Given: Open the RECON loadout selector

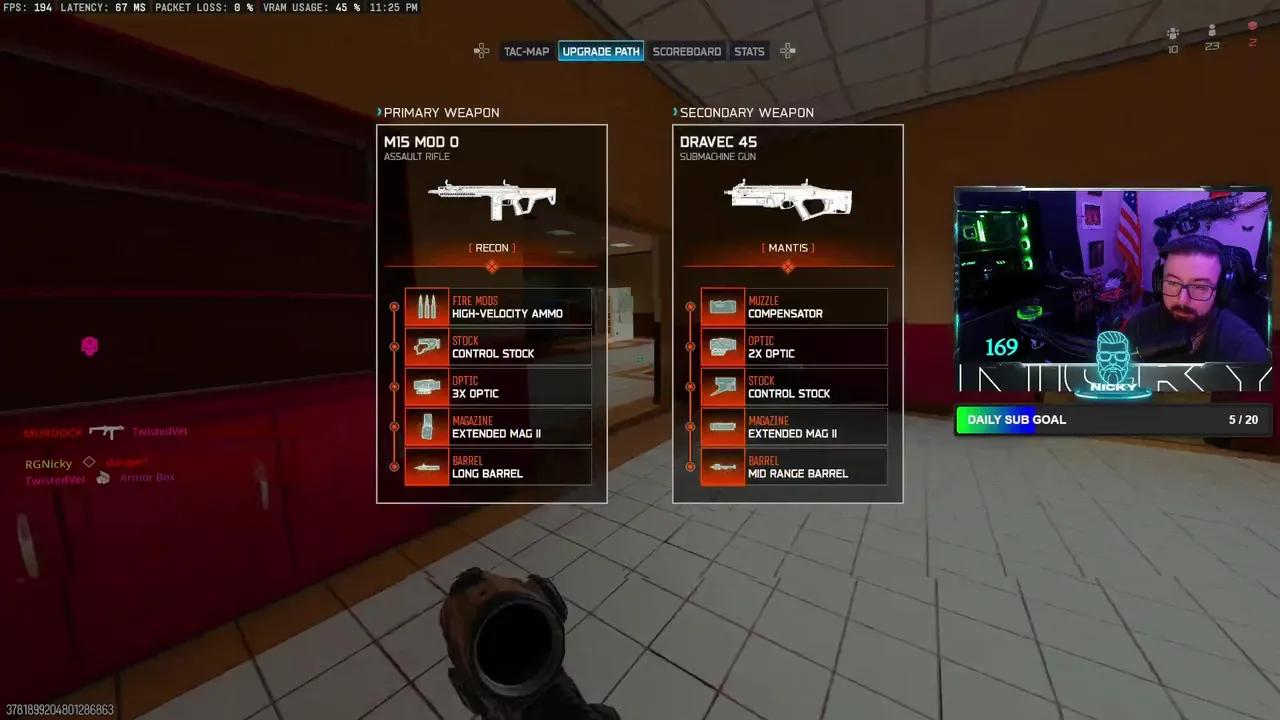Looking at the screenshot, I should [x=491, y=247].
